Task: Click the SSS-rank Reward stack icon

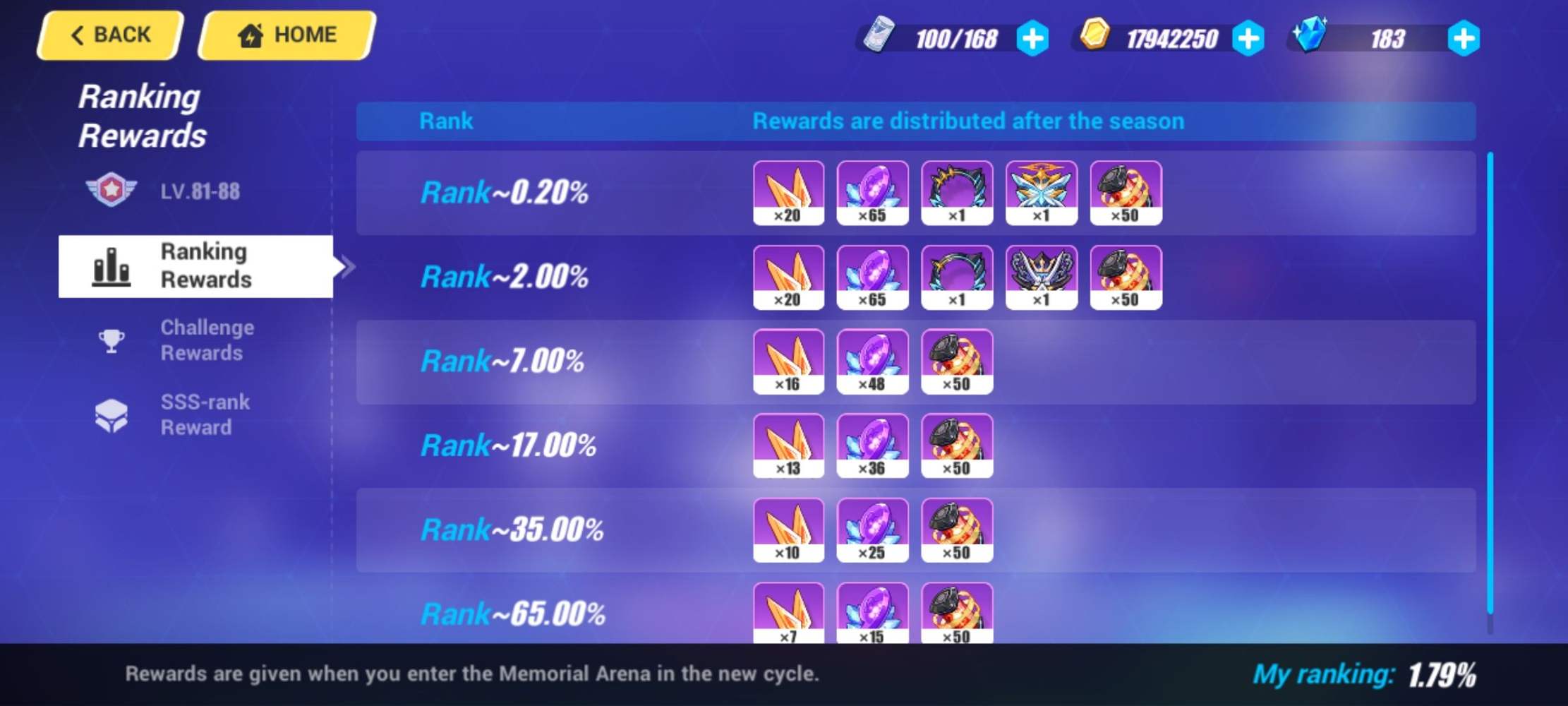Action: (113, 413)
